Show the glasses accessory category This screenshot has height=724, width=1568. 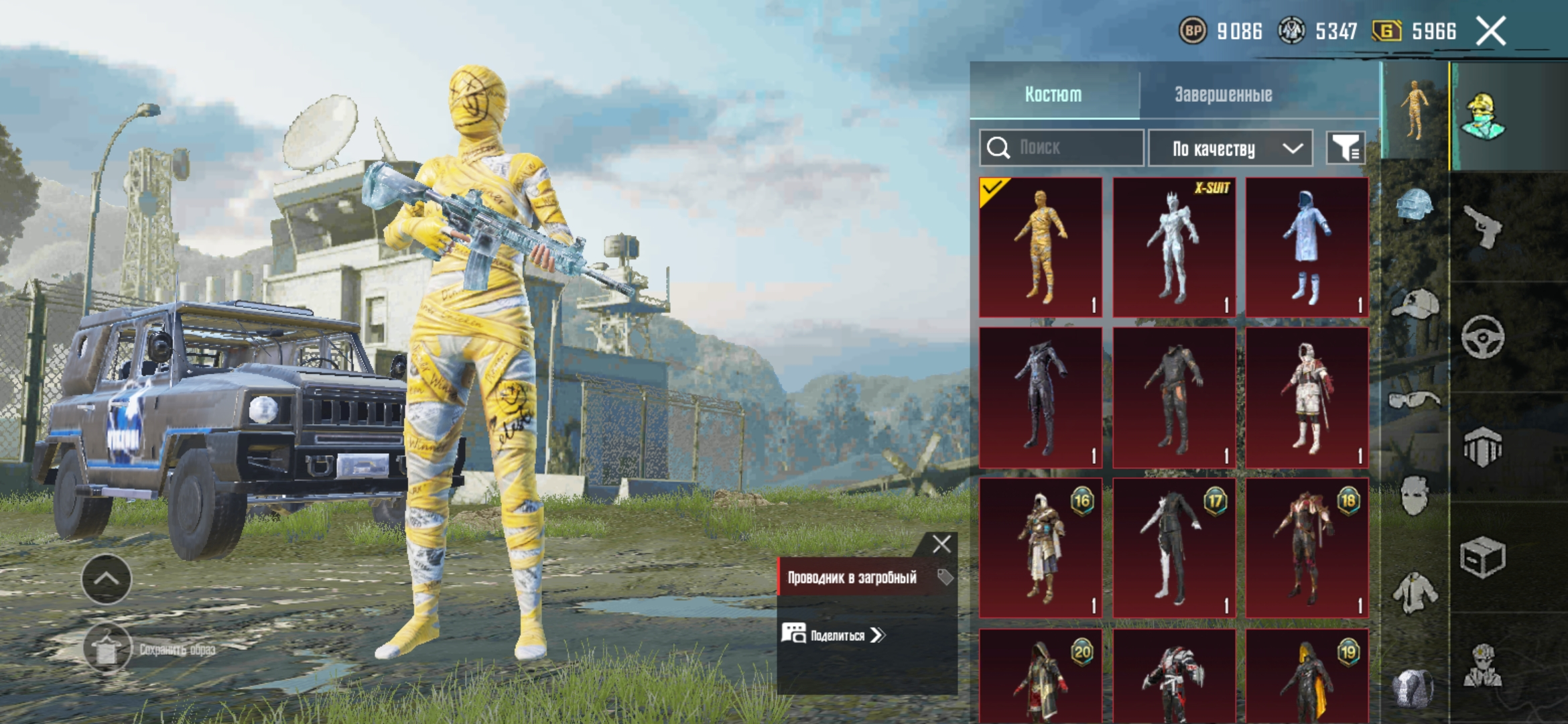click(x=1414, y=400)
